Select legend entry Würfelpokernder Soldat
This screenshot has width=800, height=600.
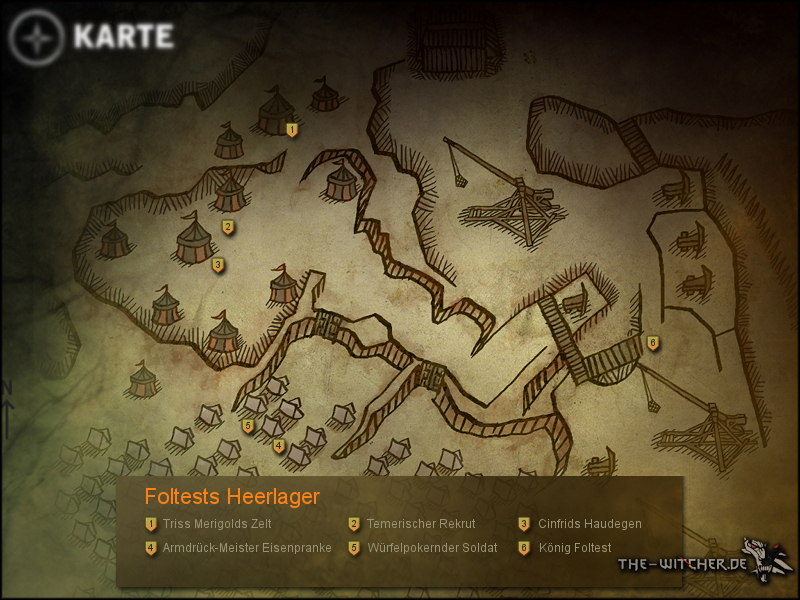431,548
